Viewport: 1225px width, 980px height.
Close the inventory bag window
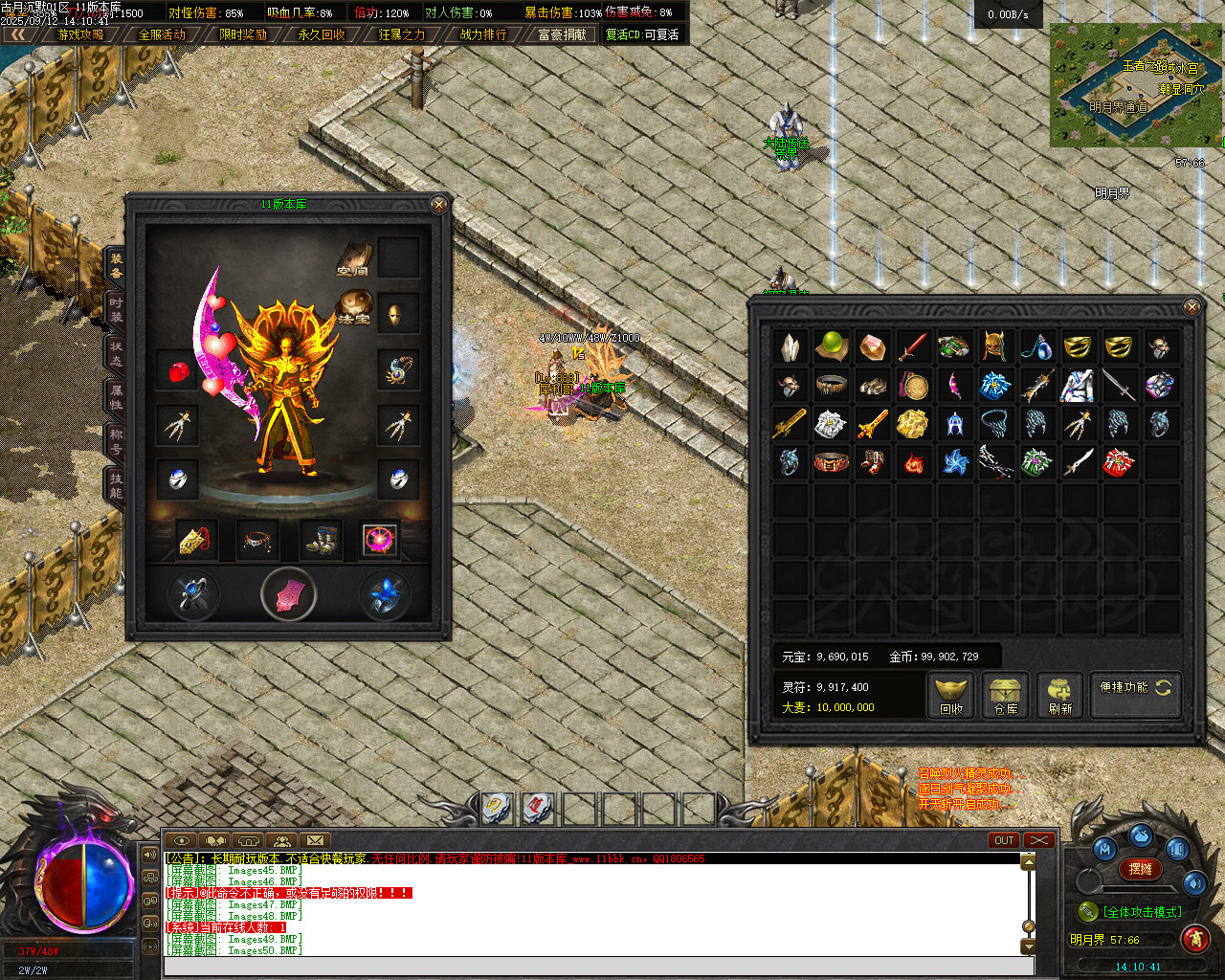1192,306
